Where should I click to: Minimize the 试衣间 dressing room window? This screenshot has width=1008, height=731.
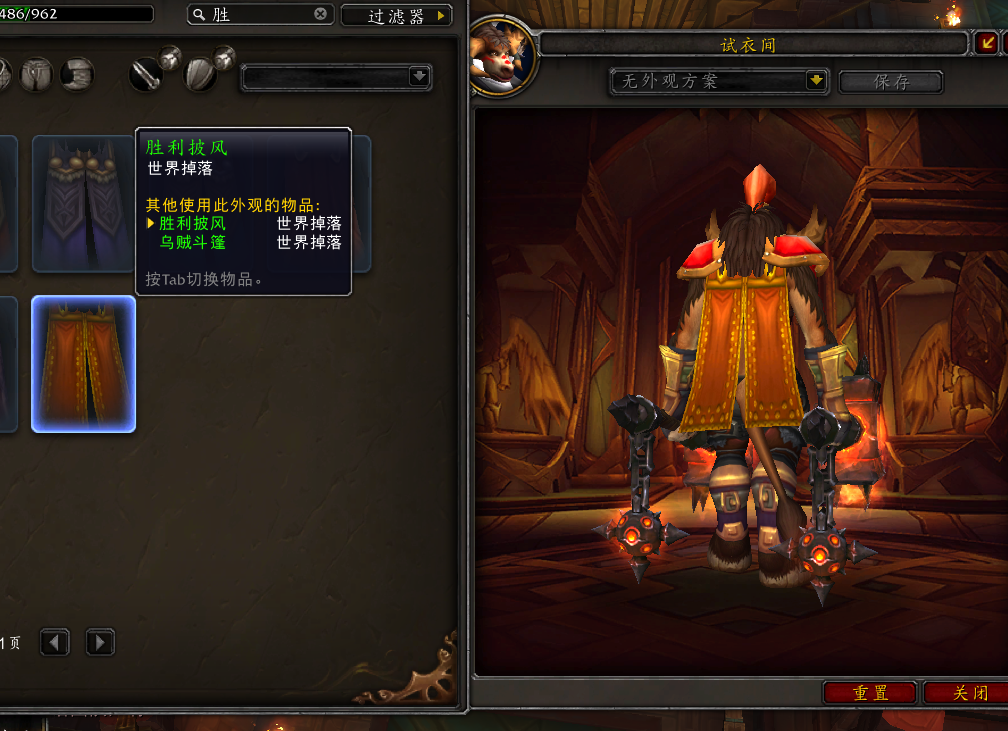[986, 42]
